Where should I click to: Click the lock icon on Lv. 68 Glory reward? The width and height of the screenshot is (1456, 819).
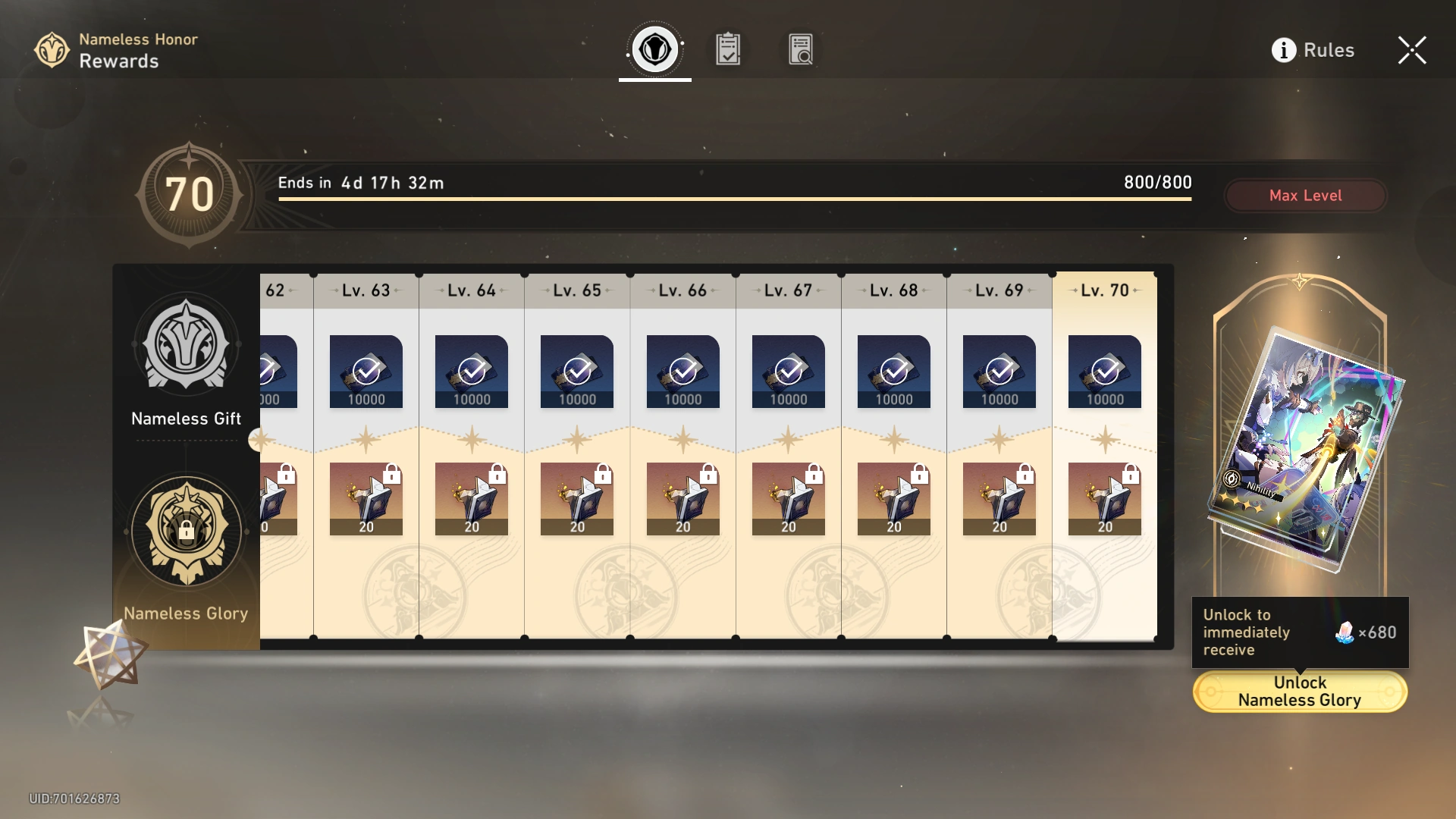[x=921, y=472]
